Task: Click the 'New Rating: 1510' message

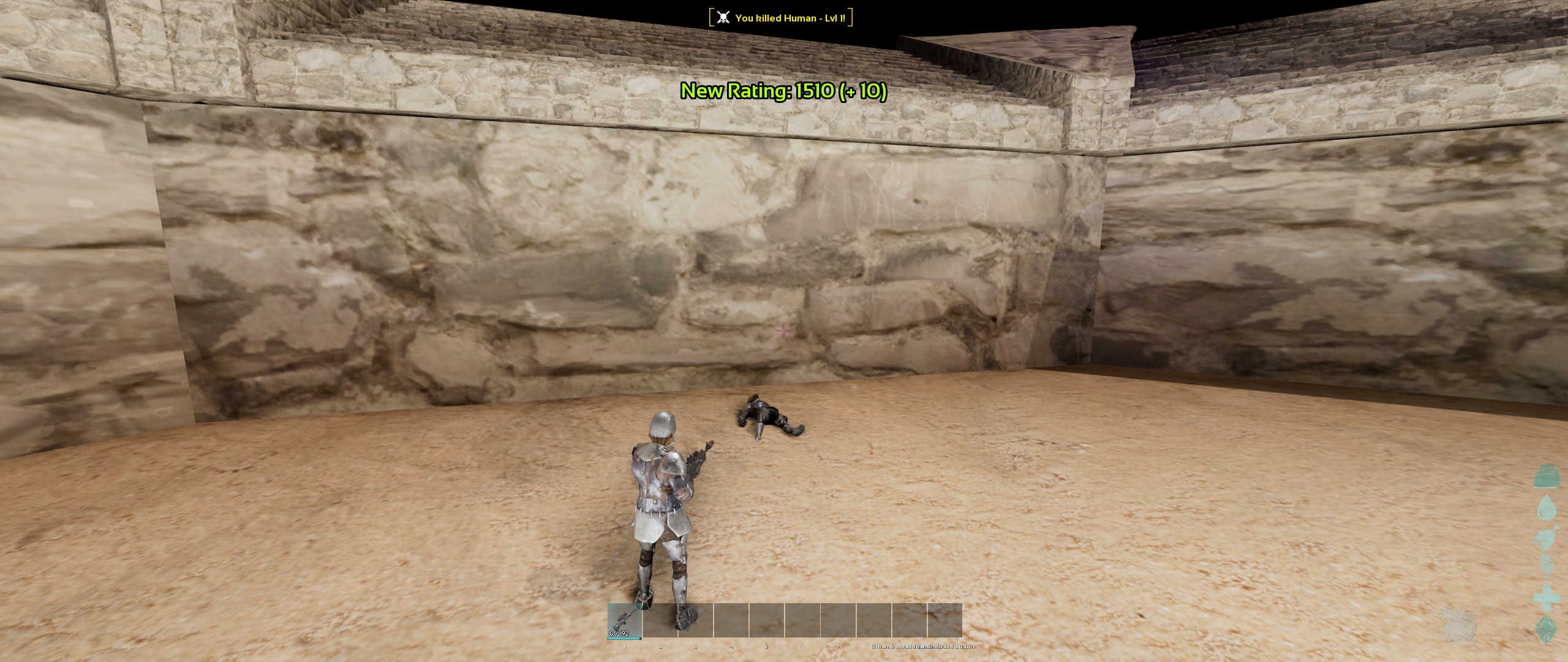Action: point(783,92)
